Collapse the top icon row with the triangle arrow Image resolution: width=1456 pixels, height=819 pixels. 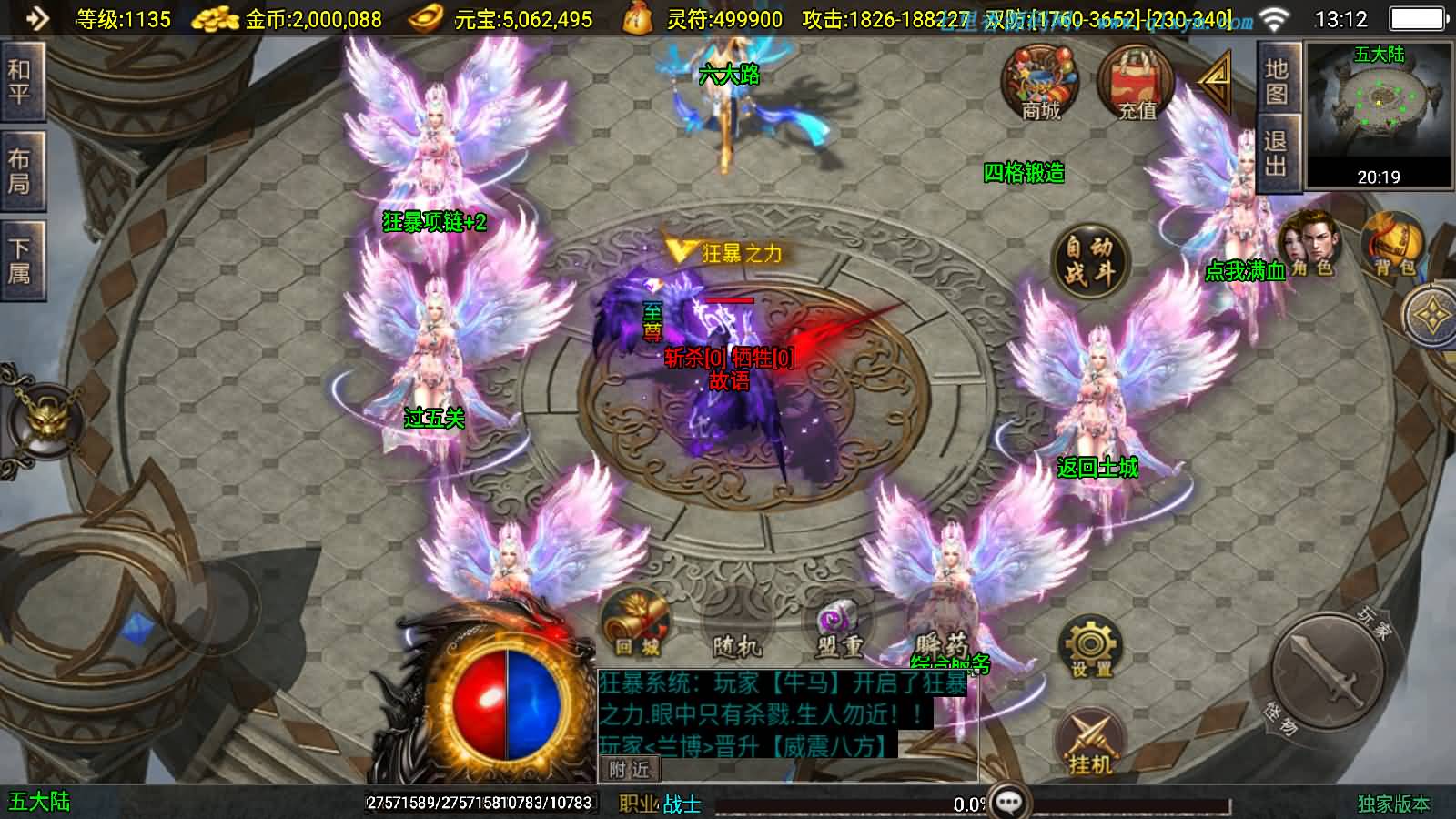coord(1215,80)
